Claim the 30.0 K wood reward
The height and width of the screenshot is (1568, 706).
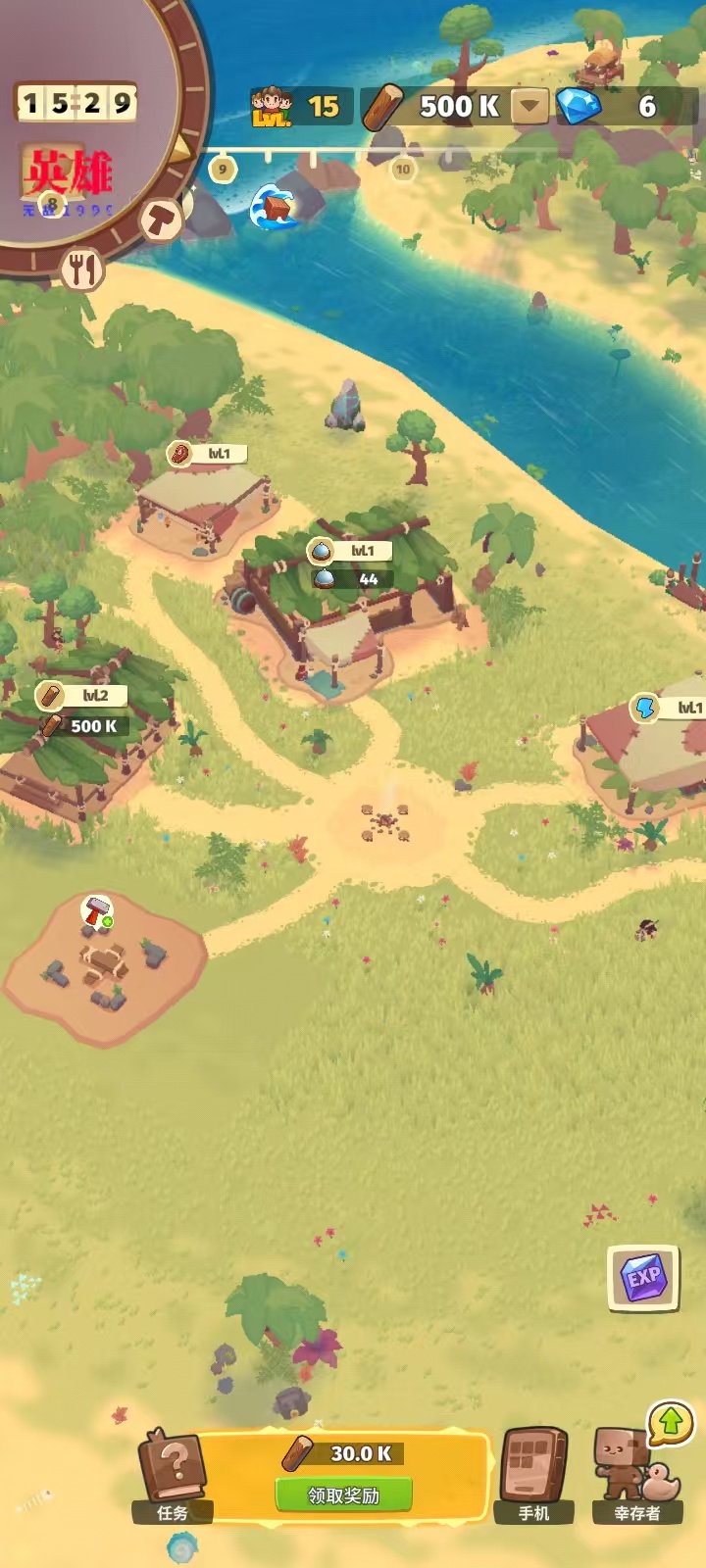(x=343, y=1494)
